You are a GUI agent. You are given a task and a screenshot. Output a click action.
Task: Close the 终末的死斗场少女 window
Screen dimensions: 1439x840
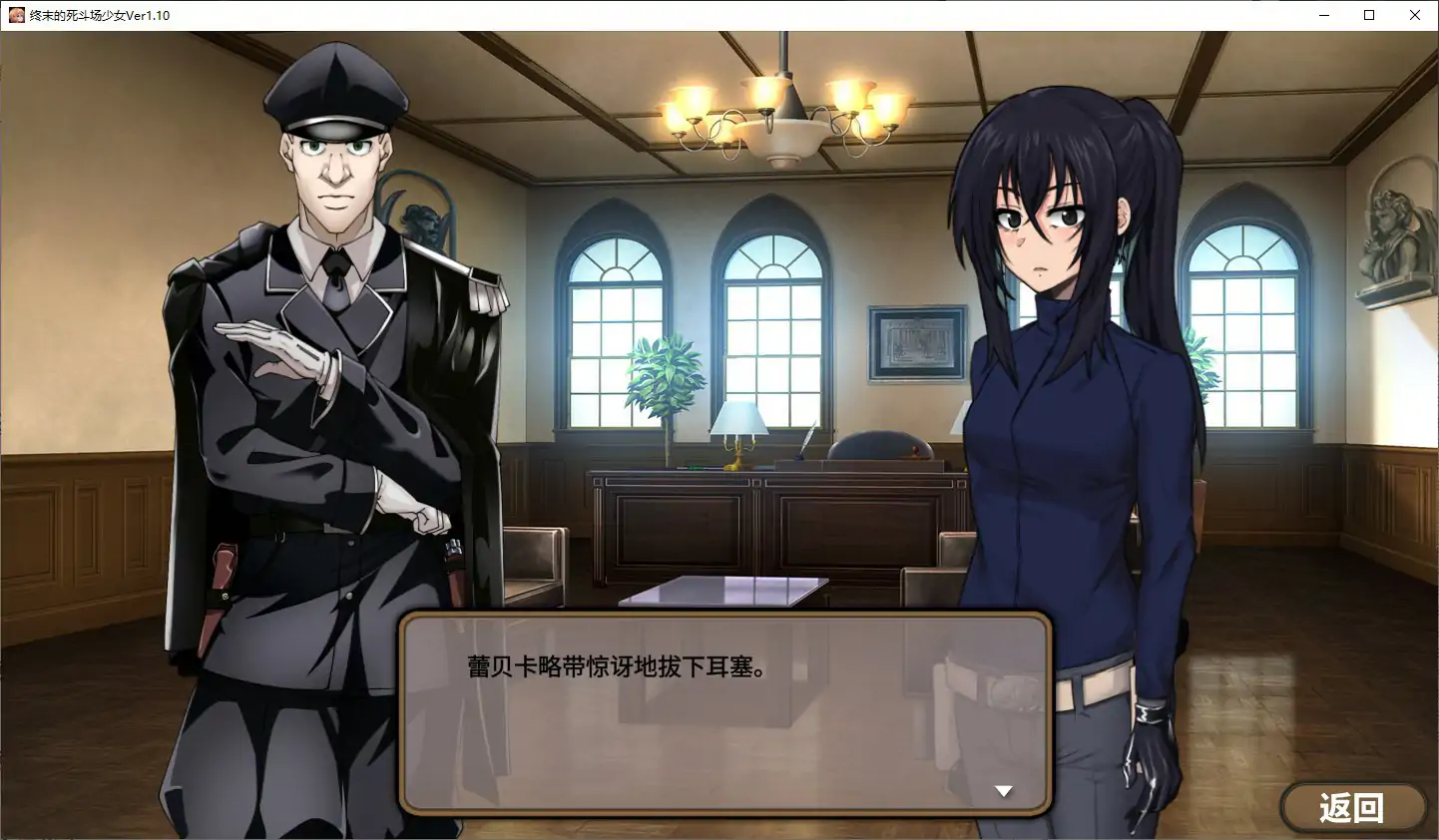[x=1415, y=15]
